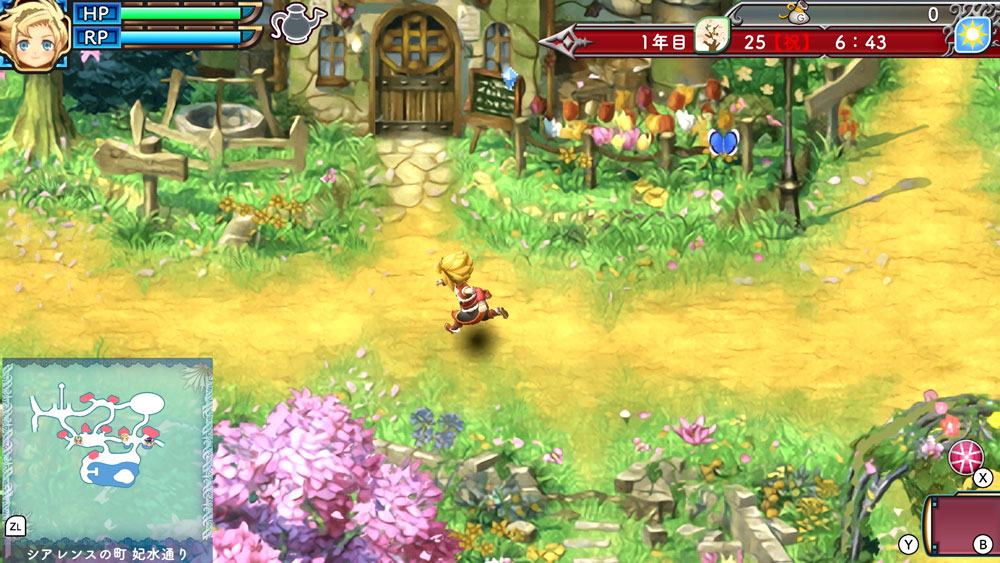Screen dimensions: 1000x563
Task: Click the spring cherry tree season icon
Action: click(x=711, y=36)
